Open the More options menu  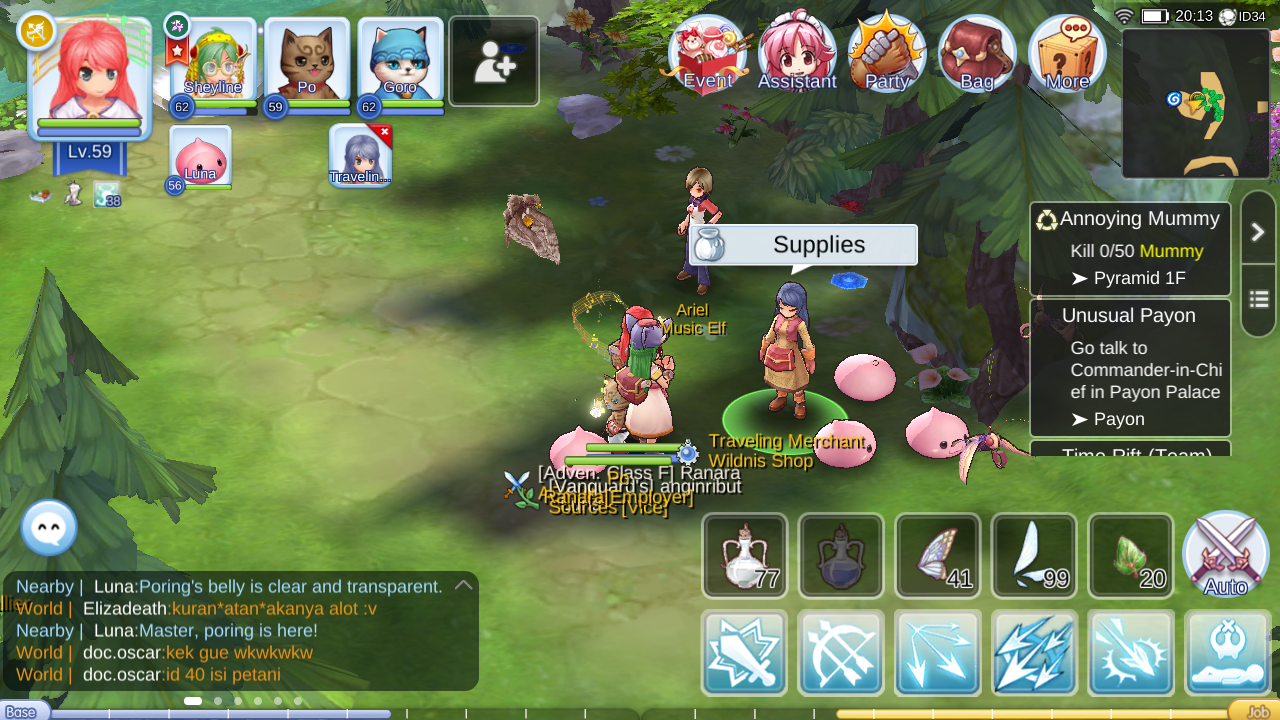(x=1066, y=52)
